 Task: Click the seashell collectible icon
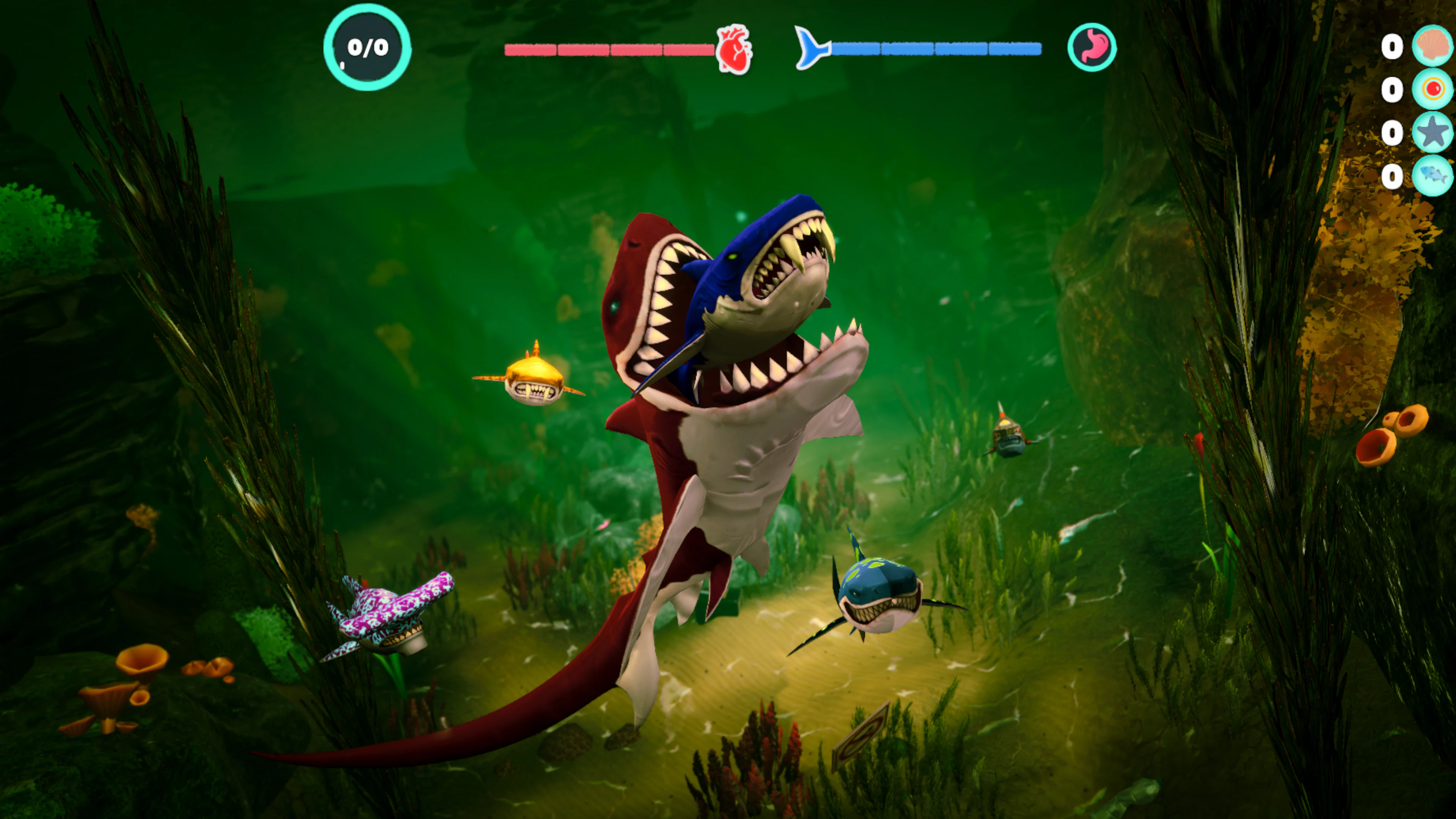(1432, 45)
